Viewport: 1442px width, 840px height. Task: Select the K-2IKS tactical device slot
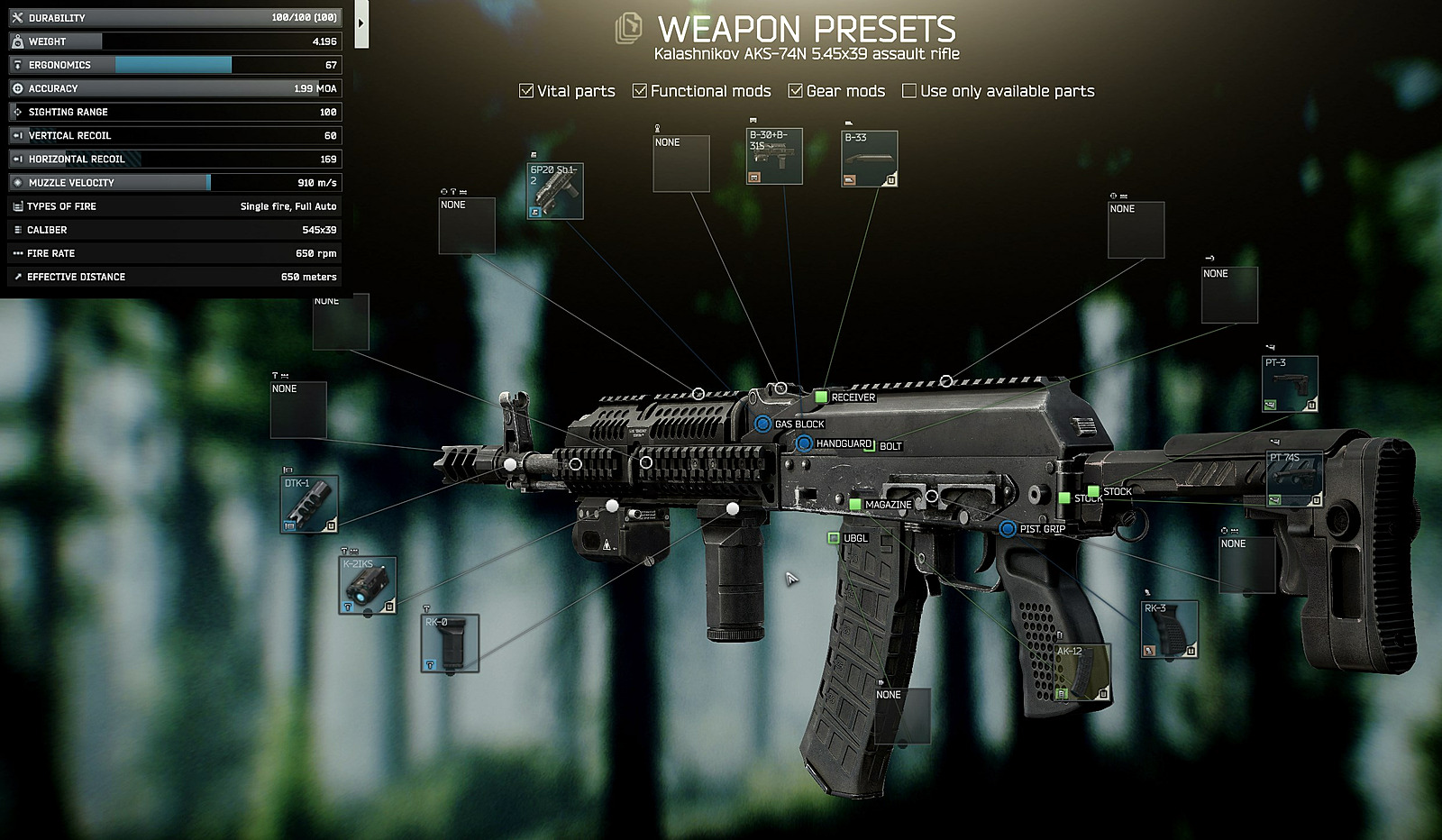[x=368, y=586]
